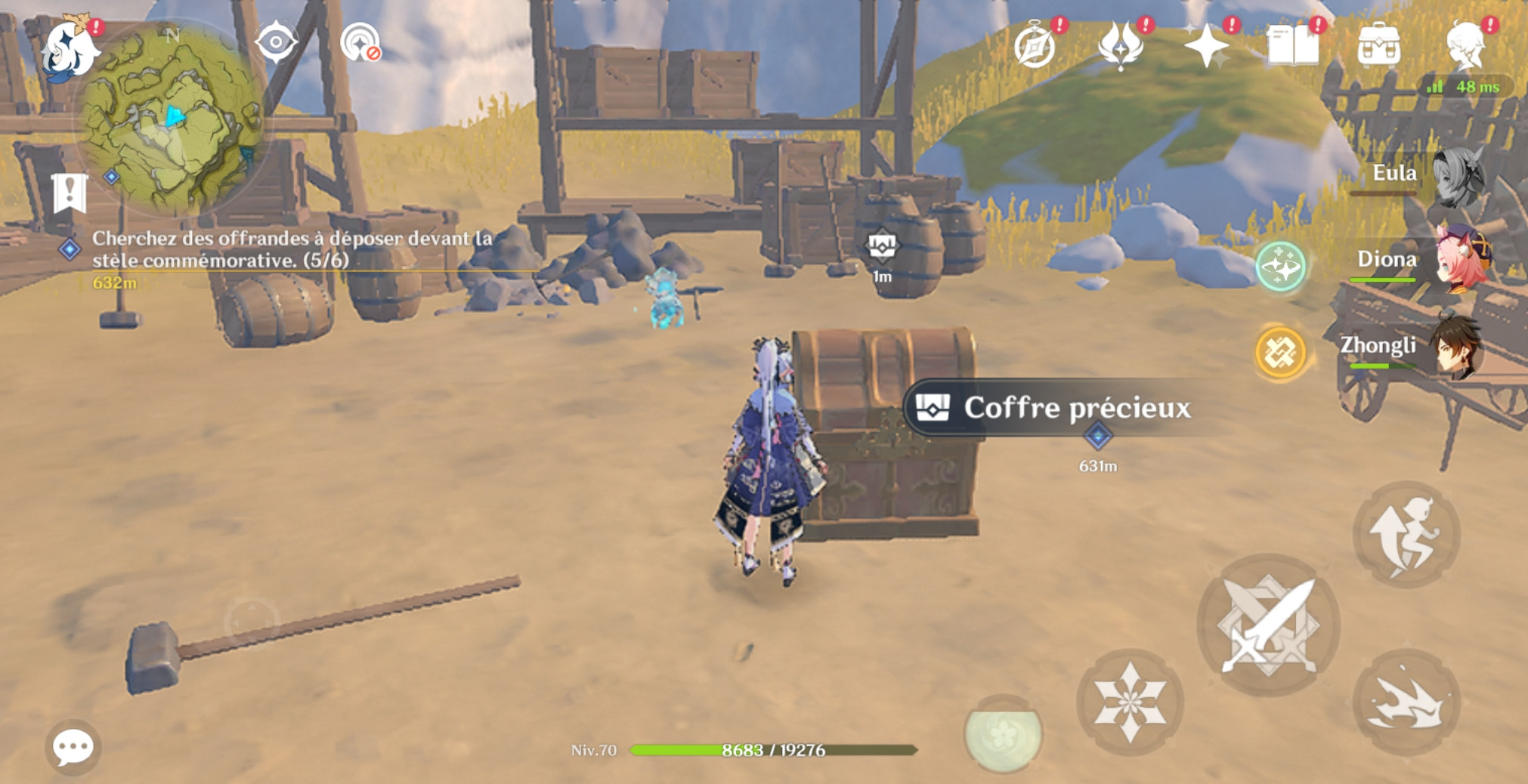Toggle the elemental sight eye icon

pos(276,42)
